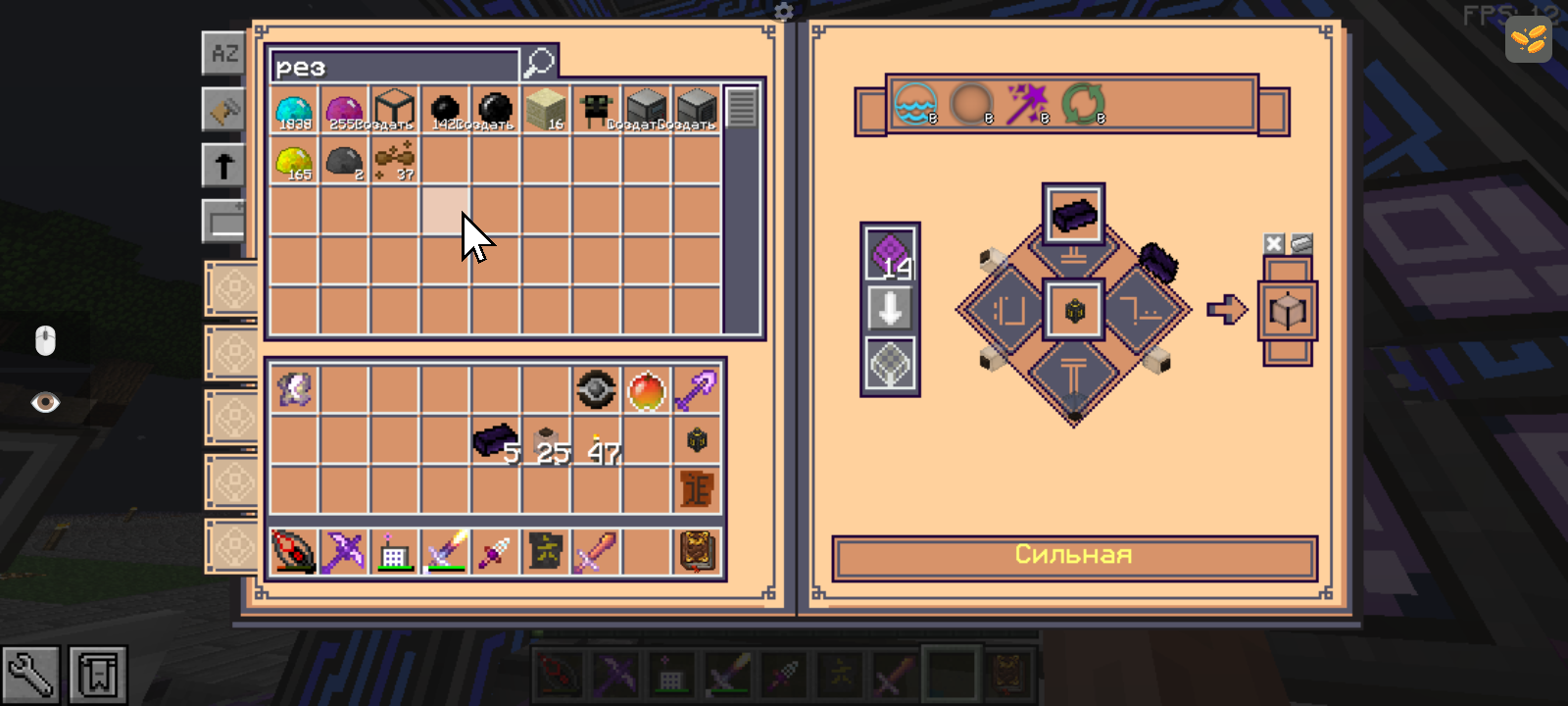Select the purple shovel in inventory
The image size is (1568, 706).
[696, 390]
